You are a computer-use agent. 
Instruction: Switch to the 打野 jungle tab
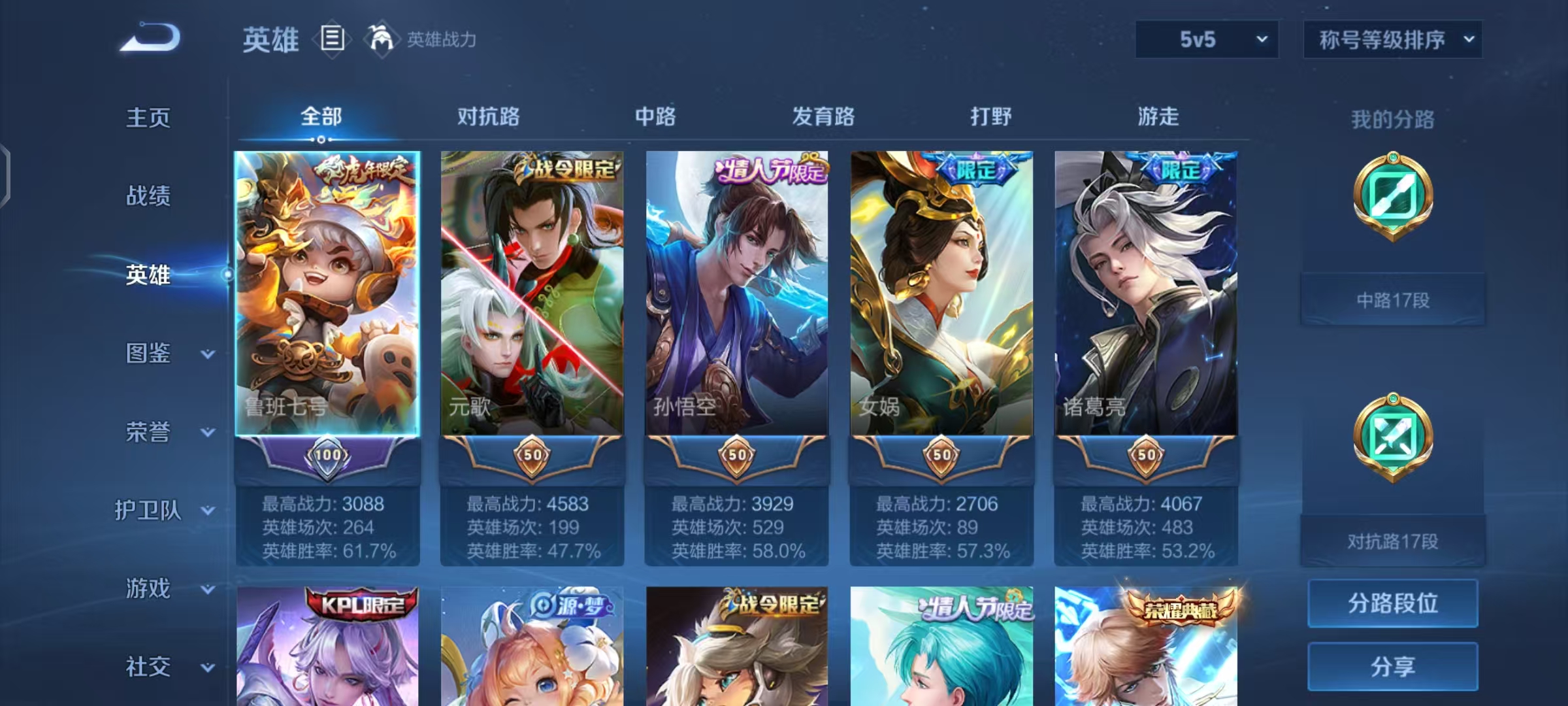pyautogui.click(x=990, y=116)
